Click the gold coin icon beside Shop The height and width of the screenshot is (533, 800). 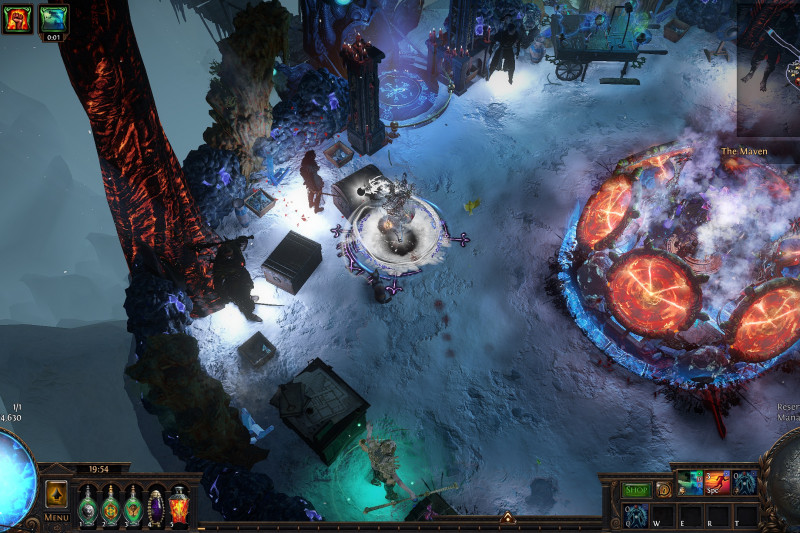point(662,490)
